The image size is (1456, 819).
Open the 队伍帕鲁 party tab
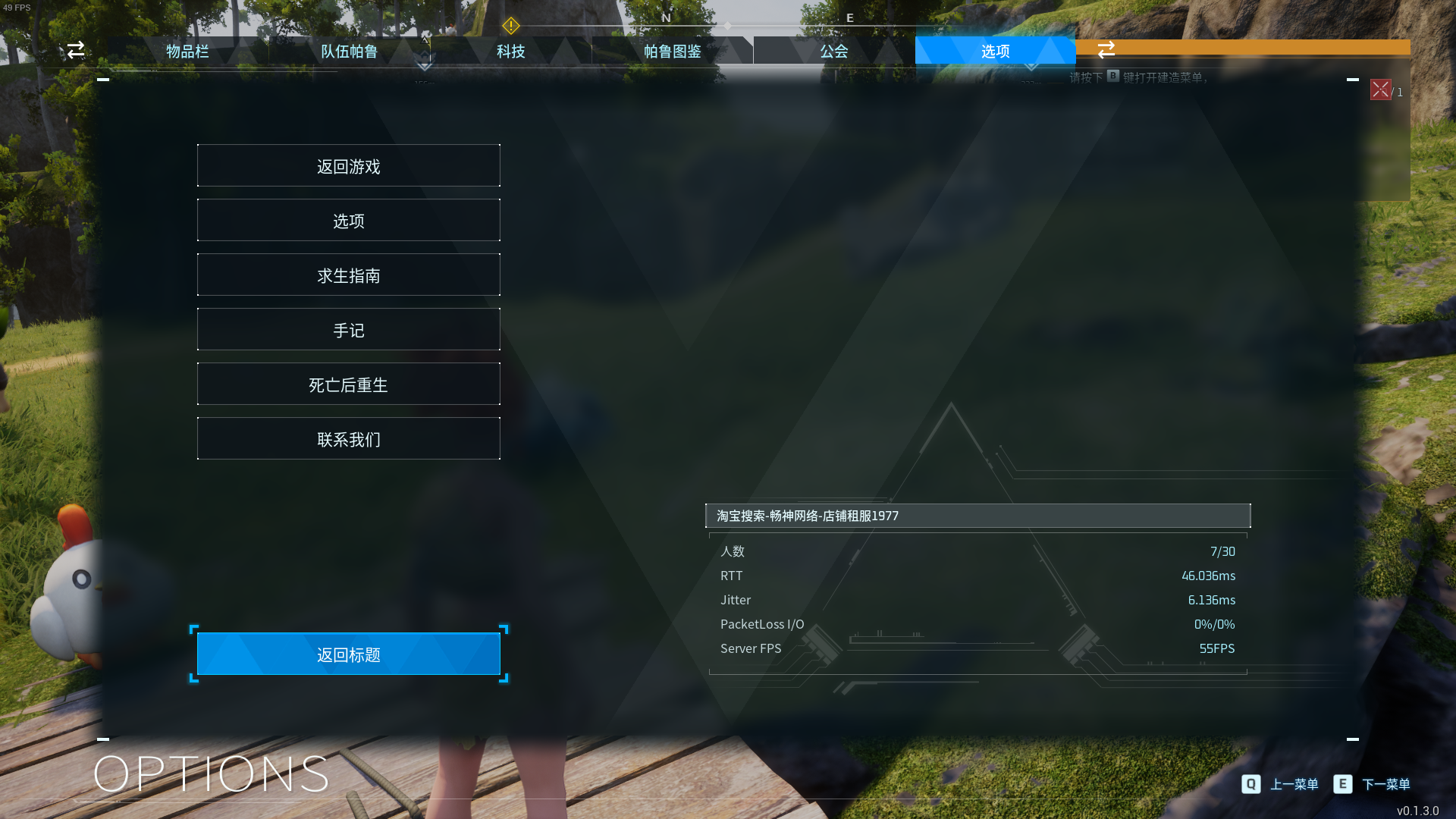point(347,51)
